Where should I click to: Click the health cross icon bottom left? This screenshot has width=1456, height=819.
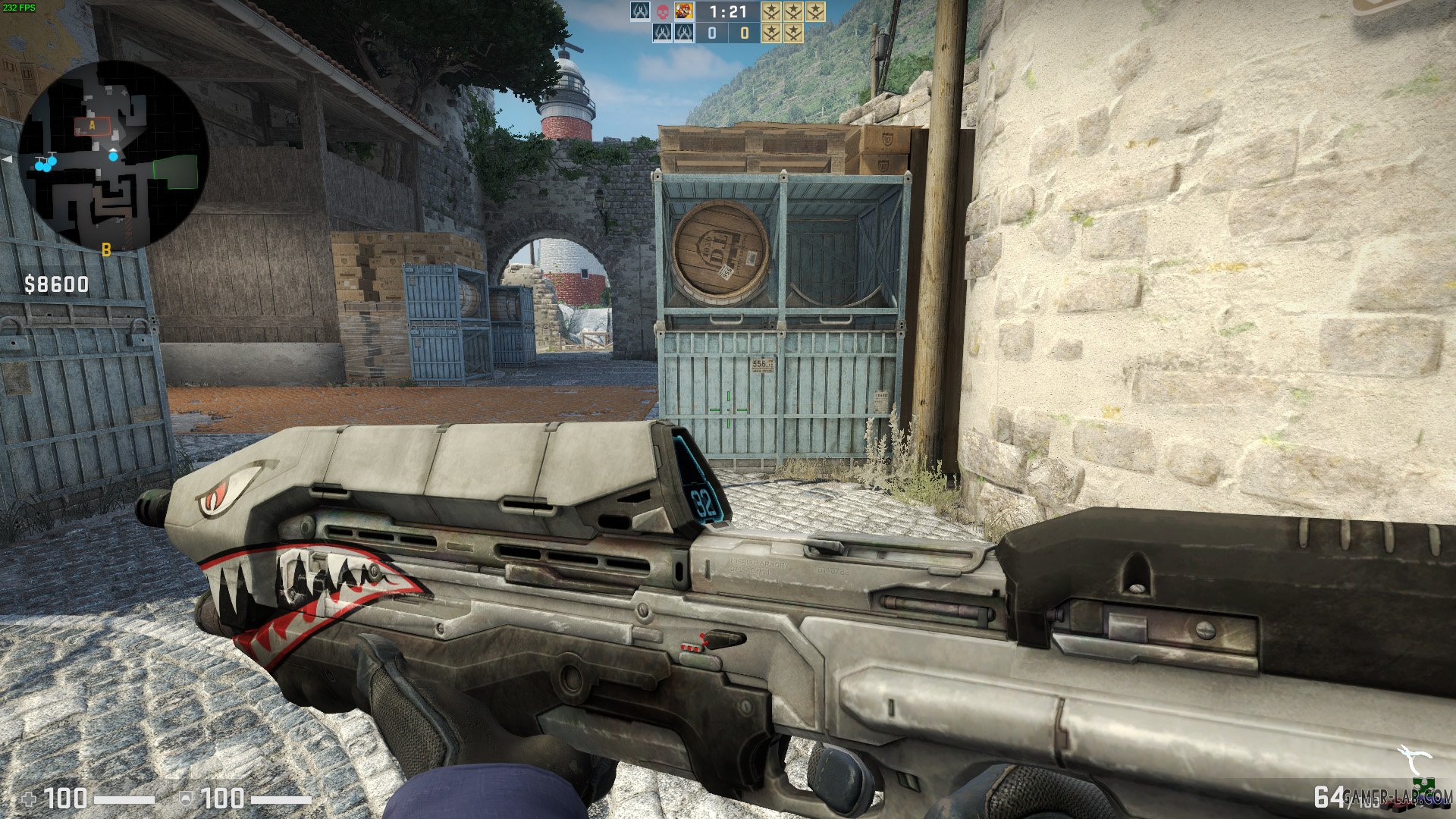pyautogui.click(x=28, y=799)
